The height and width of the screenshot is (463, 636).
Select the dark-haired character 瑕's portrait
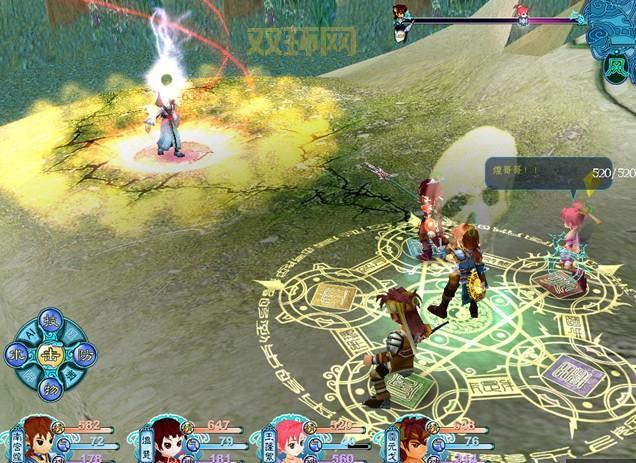(x=166, y=439)
